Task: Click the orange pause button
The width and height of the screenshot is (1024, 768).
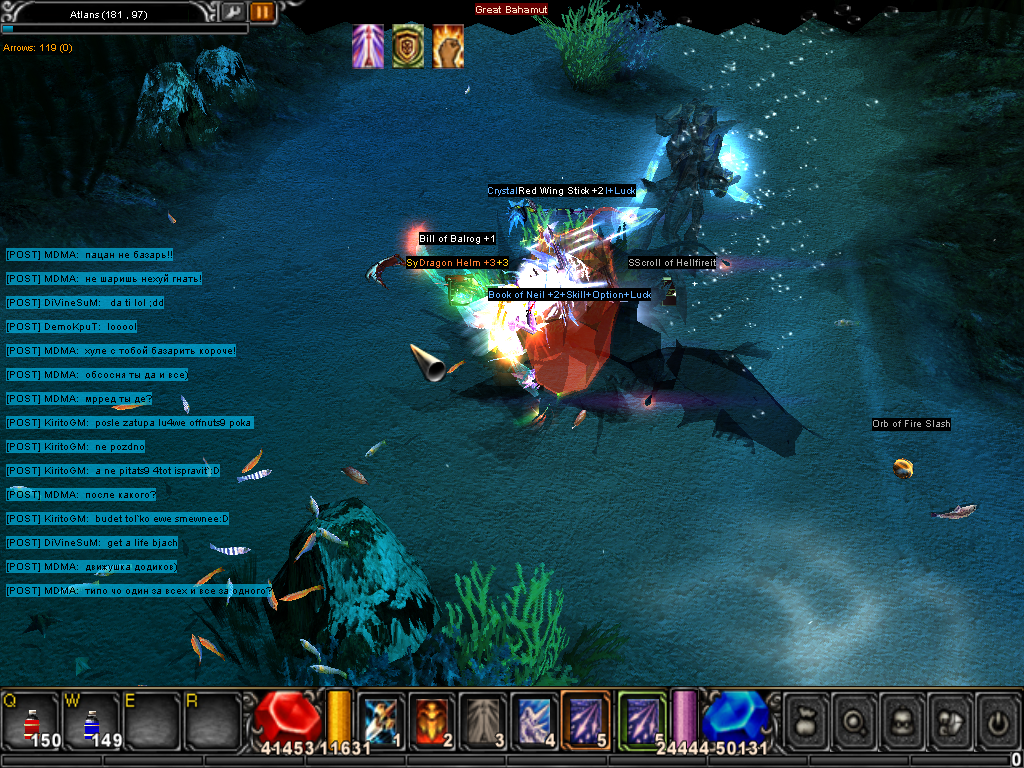Action: [x=262, y=12]
